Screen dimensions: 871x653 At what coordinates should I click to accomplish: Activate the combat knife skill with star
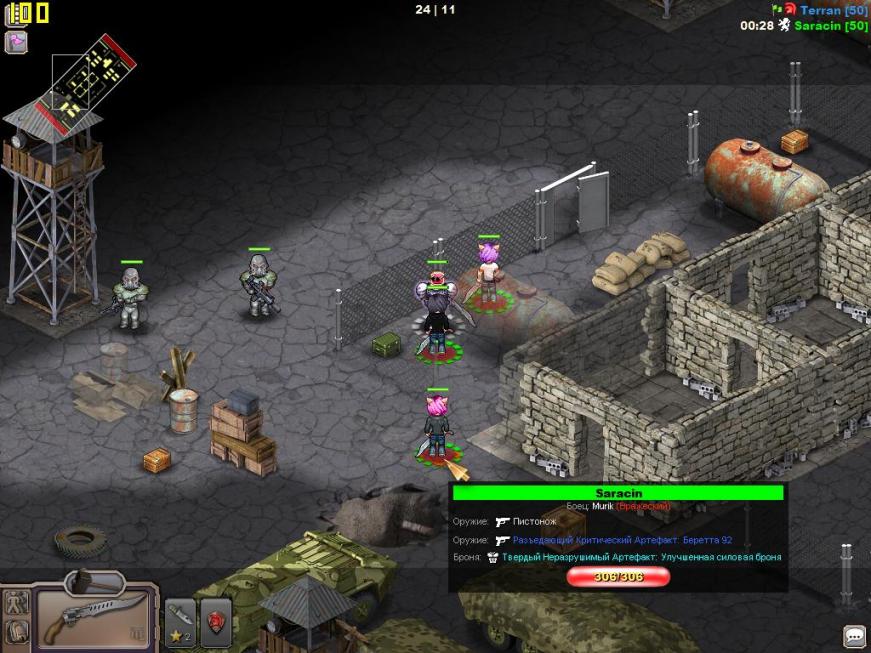(x=180, y=622)
